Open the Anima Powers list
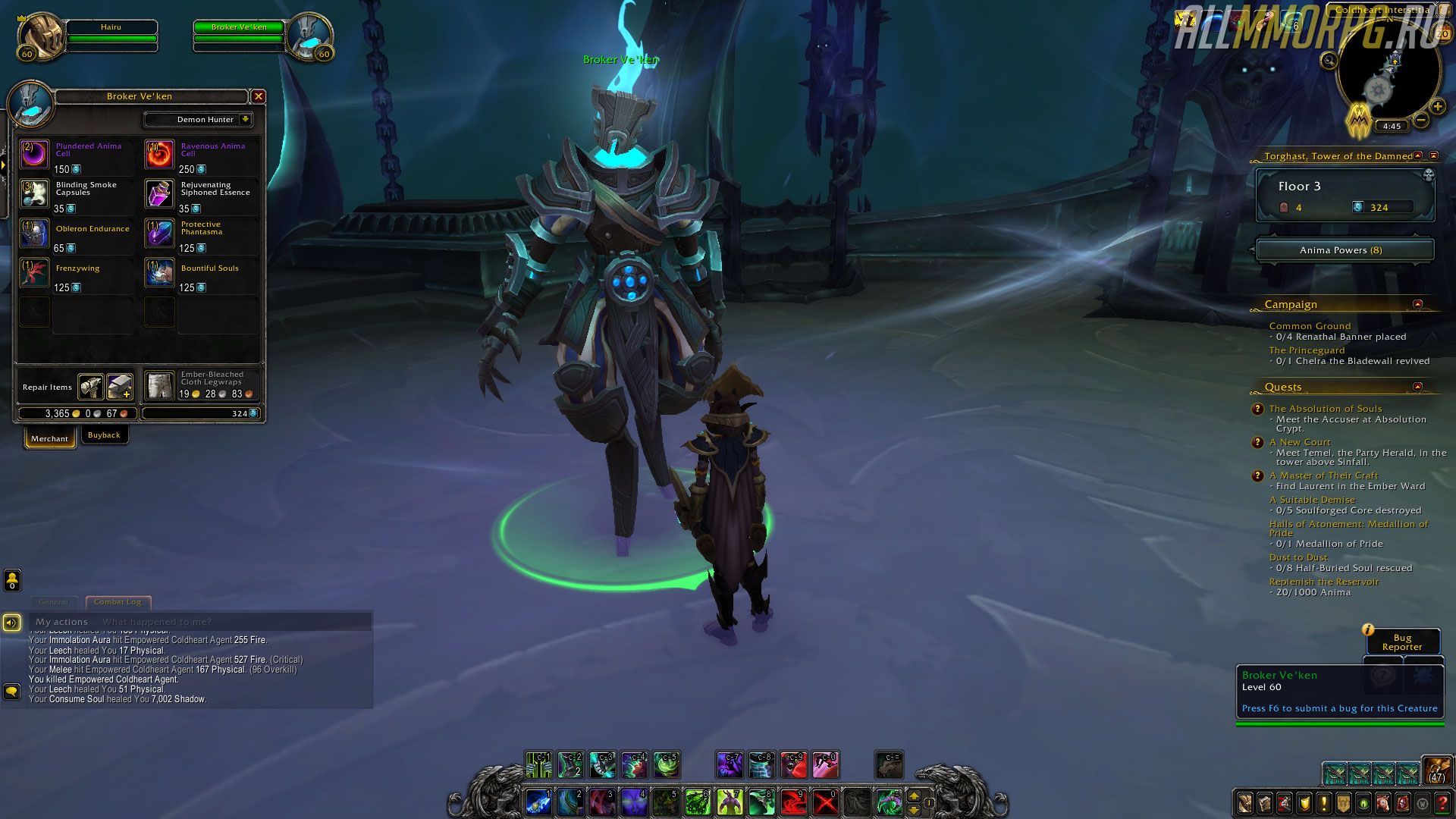The image size is (1456, 819). tap(1345, 250)
